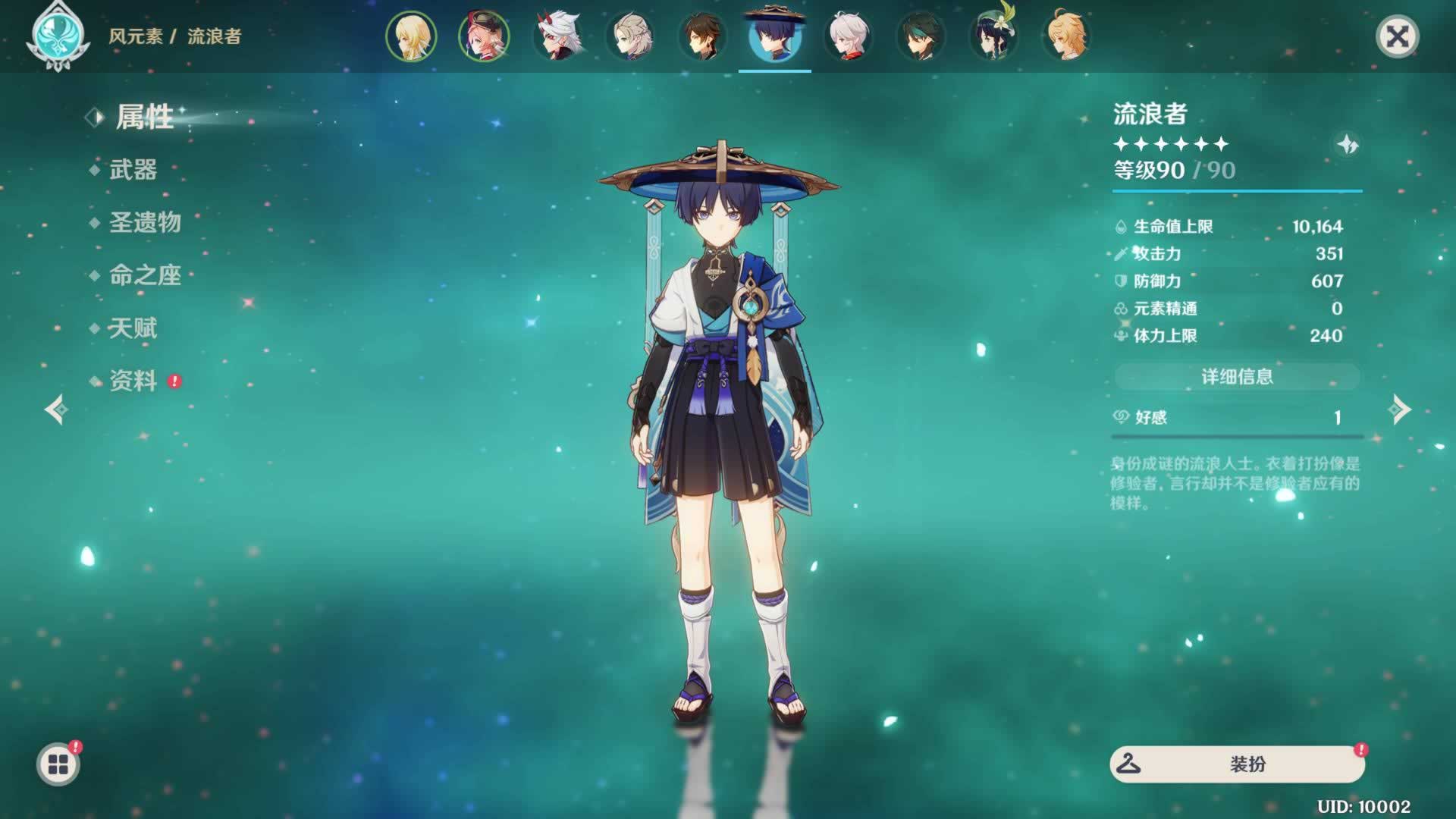This screenshot has width=1456, height=819.
Task: Open the 资料 (Profile) entry
Action: point(133,381)
